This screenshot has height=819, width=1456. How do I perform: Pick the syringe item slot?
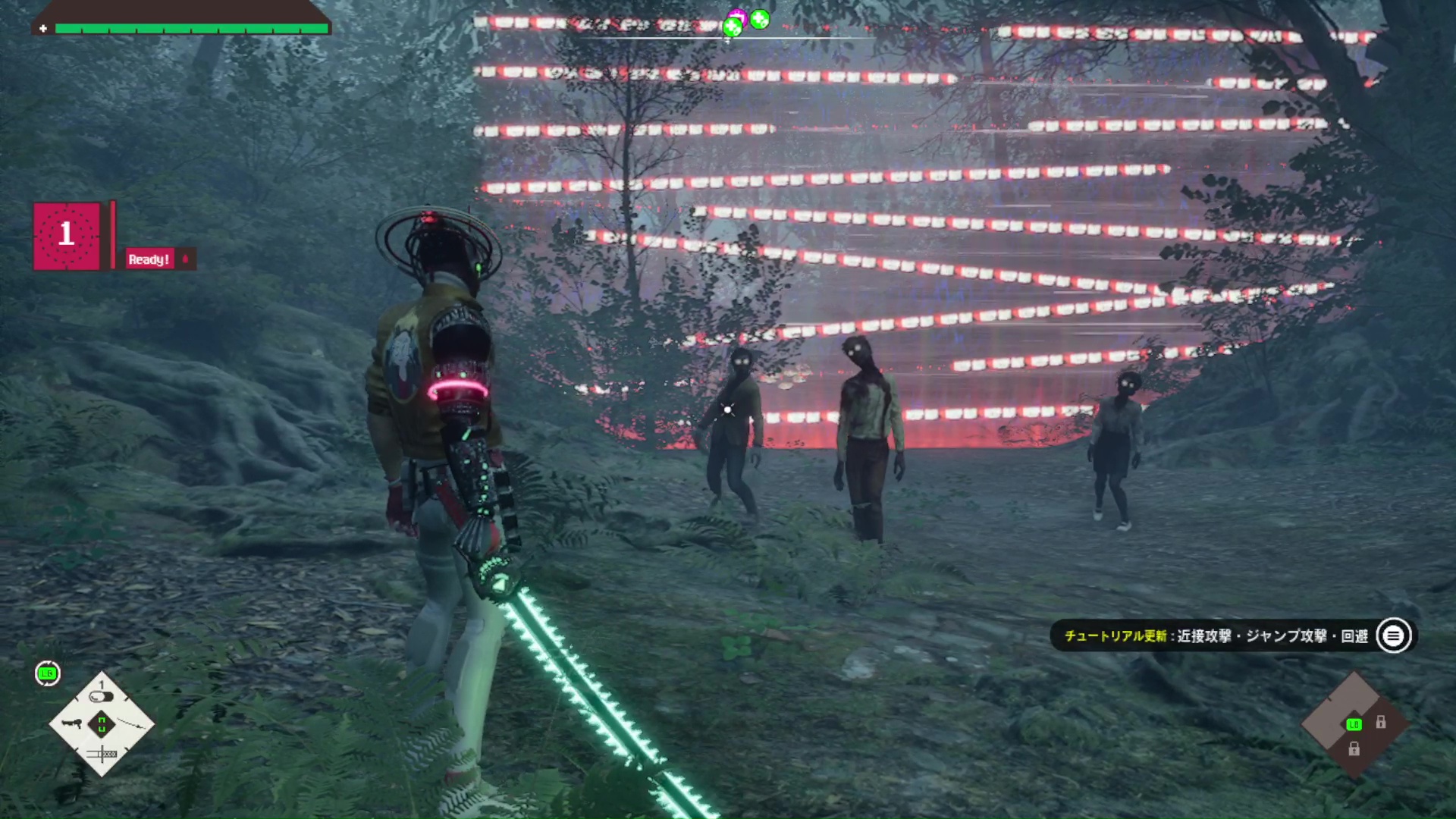(101, 754)
